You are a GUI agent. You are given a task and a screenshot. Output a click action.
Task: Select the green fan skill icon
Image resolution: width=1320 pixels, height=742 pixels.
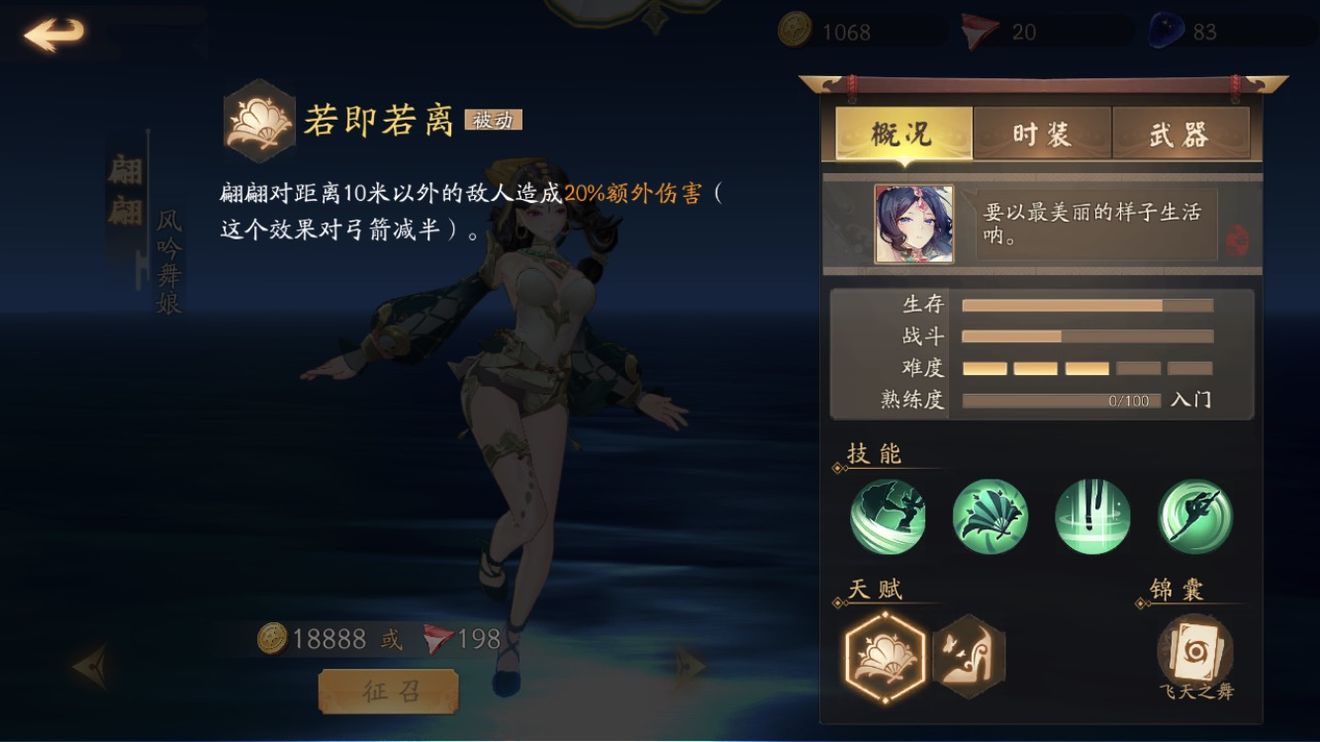990,517
